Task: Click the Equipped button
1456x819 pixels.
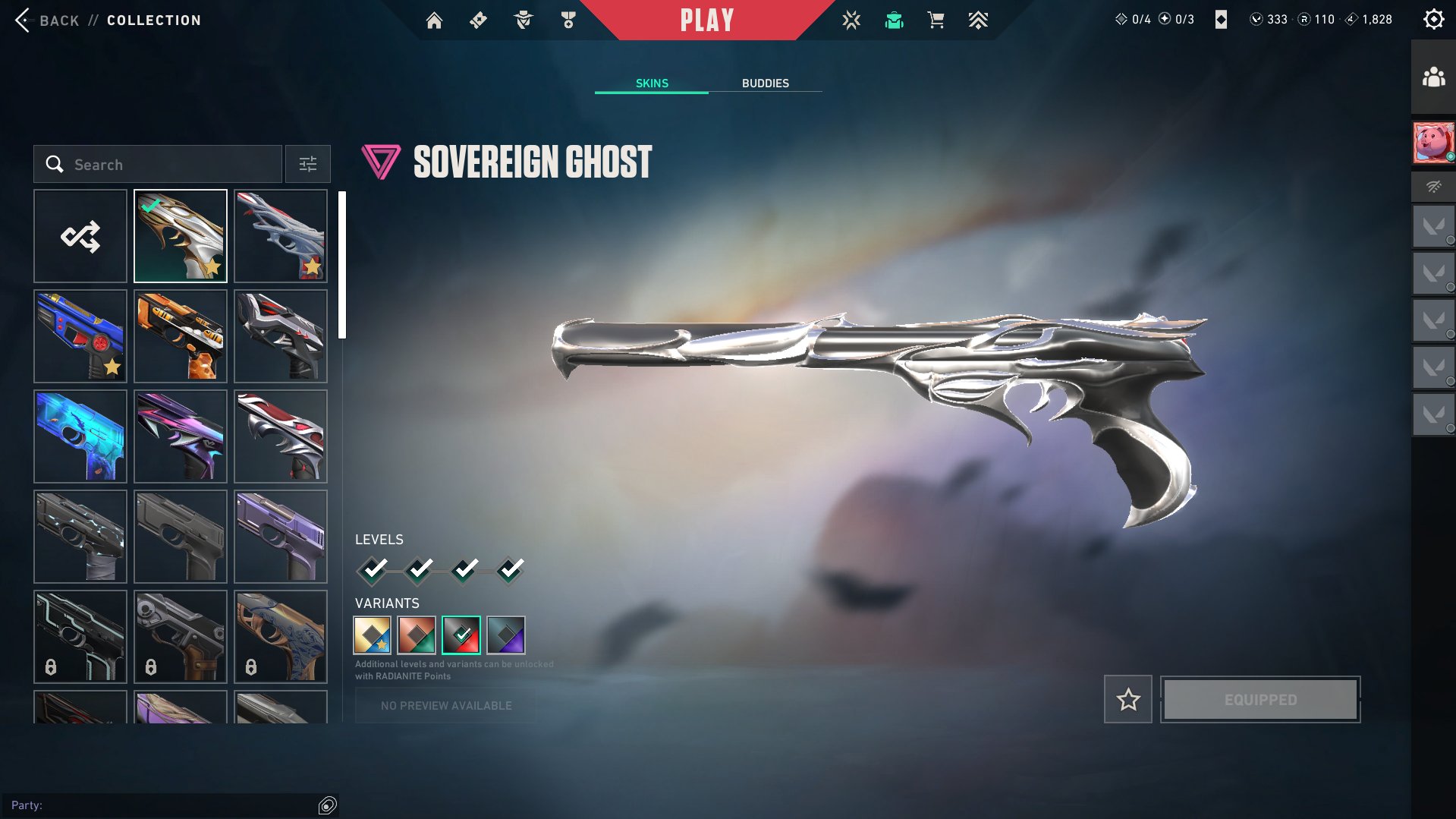Action: click(x=1260, y=700)
